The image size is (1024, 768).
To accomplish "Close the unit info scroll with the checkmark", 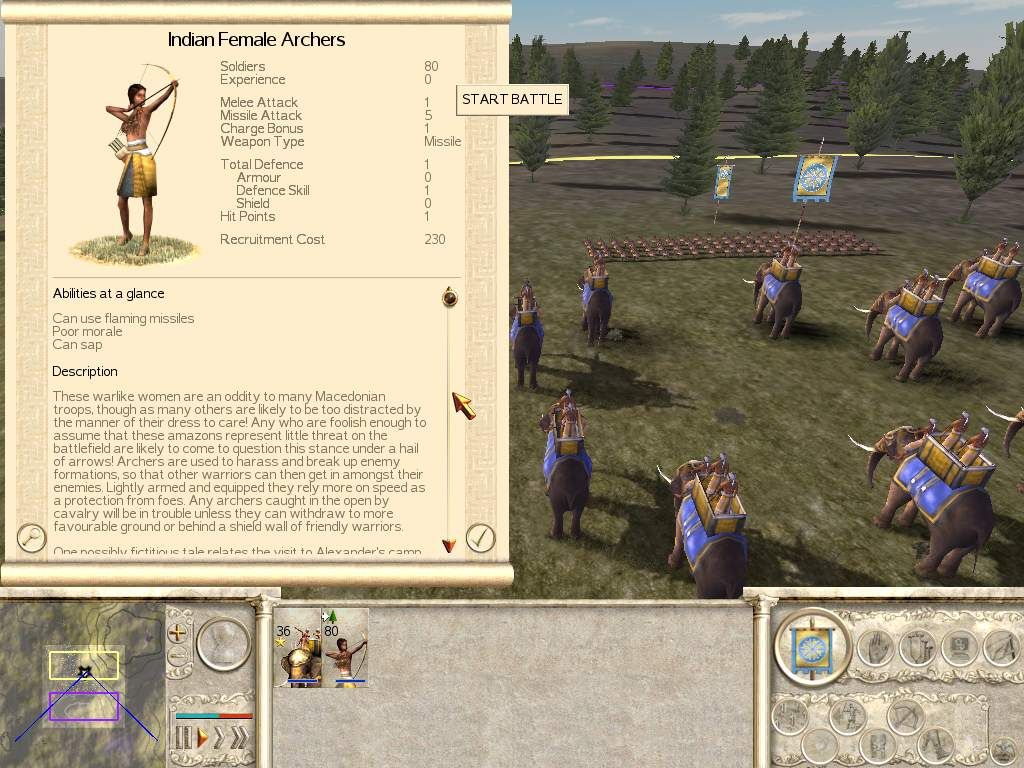I will pos(481,538).
